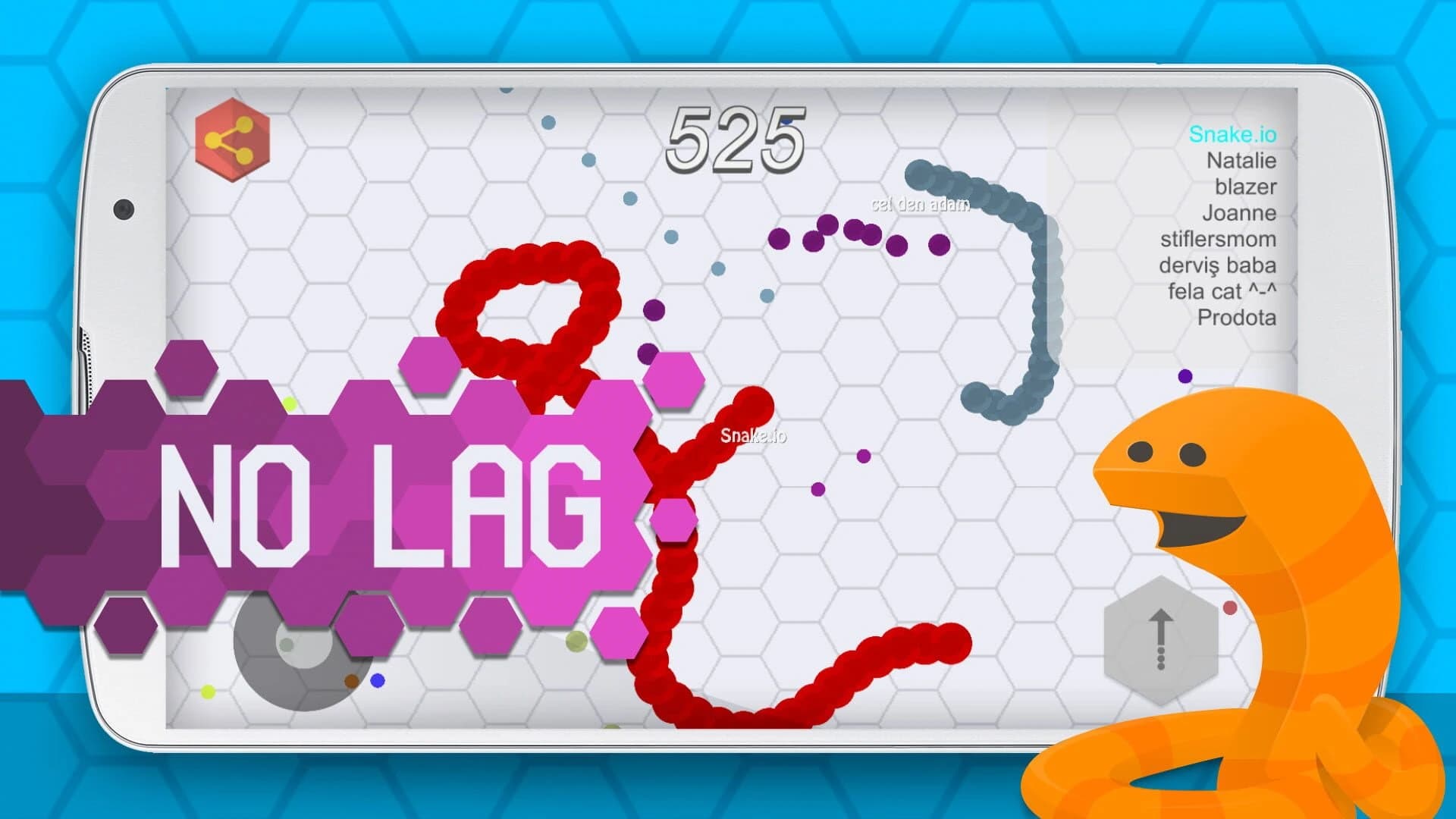Select Natalie on the leaderboard
Image resolution: width=1456 pixels, height=819 pixels.
(1242, 161)
